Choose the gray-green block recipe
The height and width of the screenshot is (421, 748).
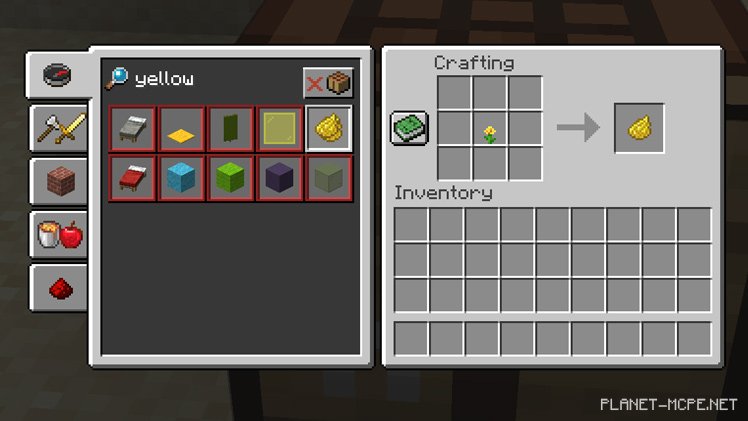click(x=329, y=178)
